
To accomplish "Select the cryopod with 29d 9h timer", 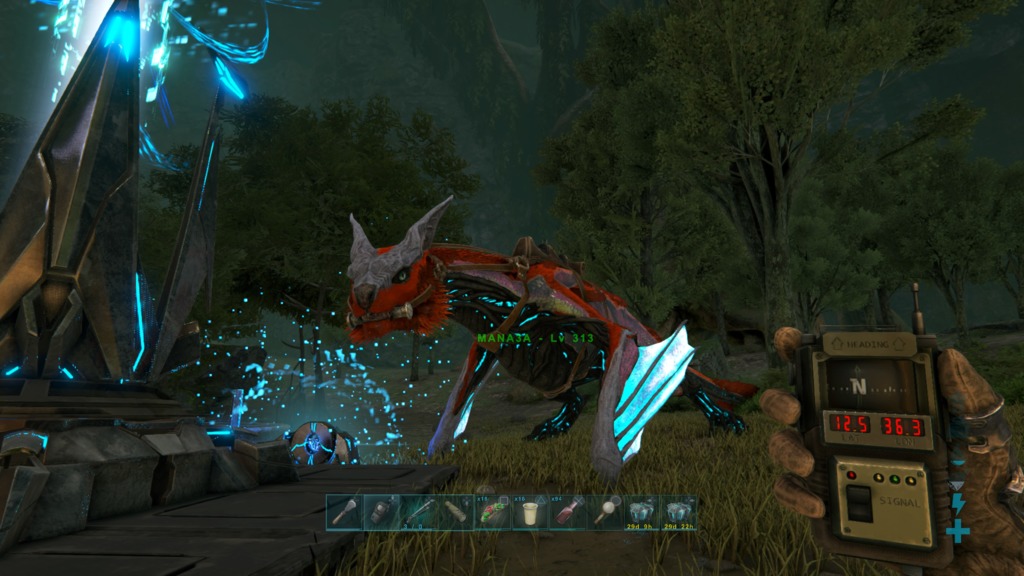I will tap(641, 513).
